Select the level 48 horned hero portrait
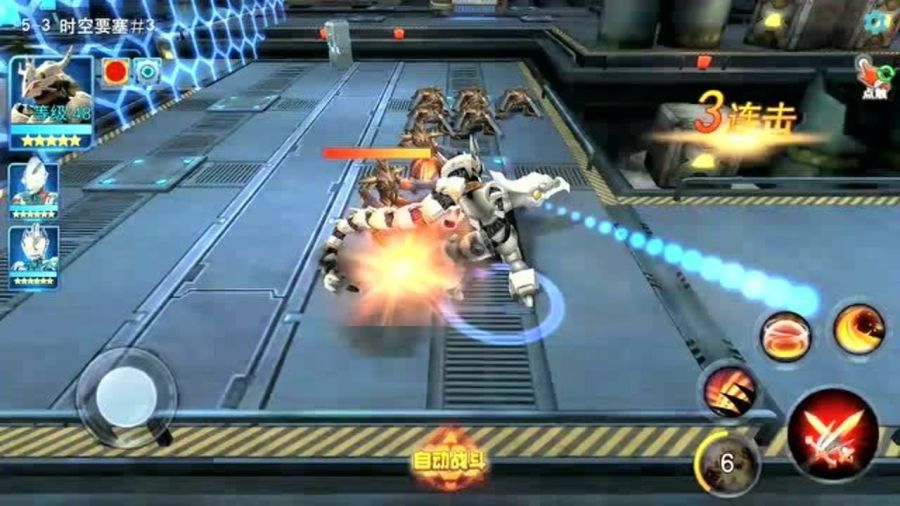Viewport: 900px width, 506px height. pyautogui.click(x=52, y=102)
